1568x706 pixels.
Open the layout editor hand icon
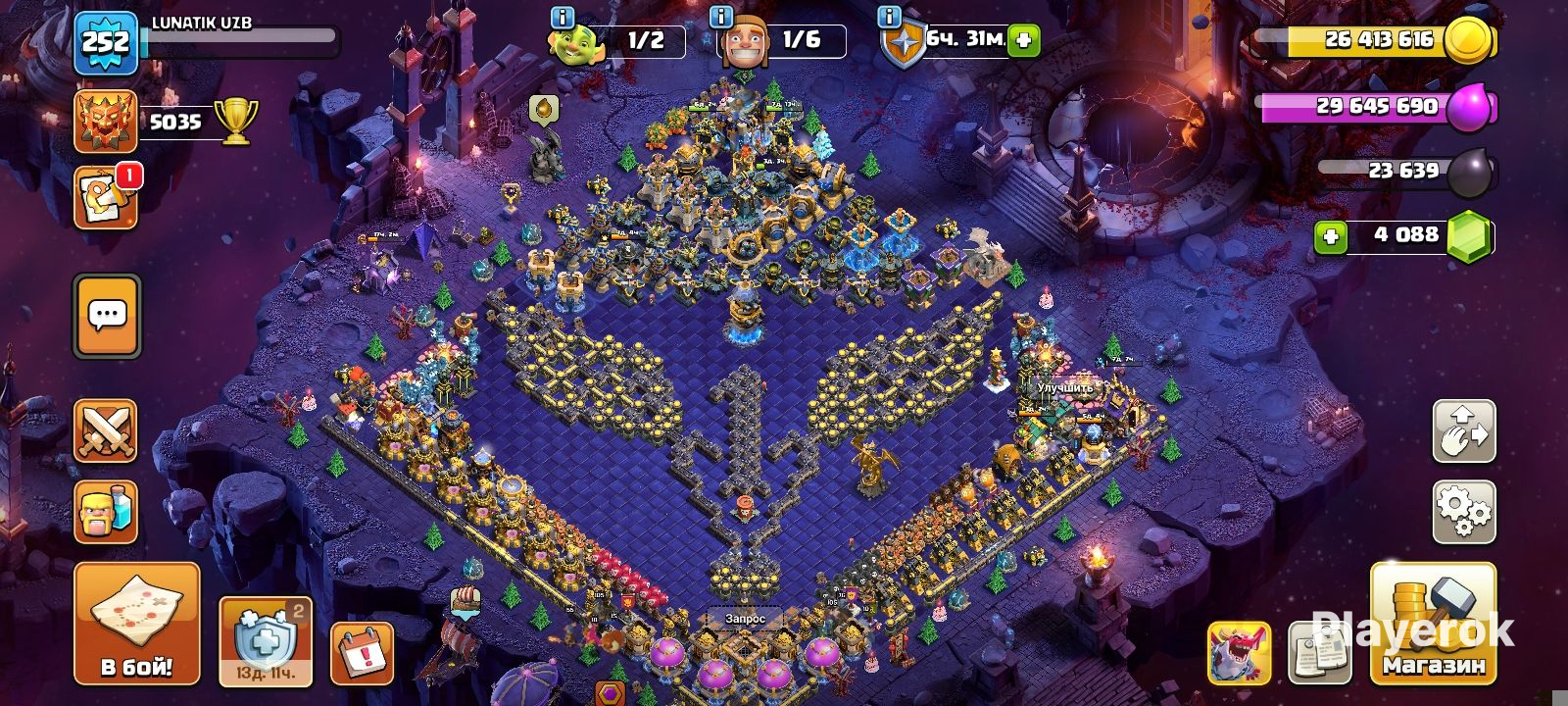coord(1464,431)
